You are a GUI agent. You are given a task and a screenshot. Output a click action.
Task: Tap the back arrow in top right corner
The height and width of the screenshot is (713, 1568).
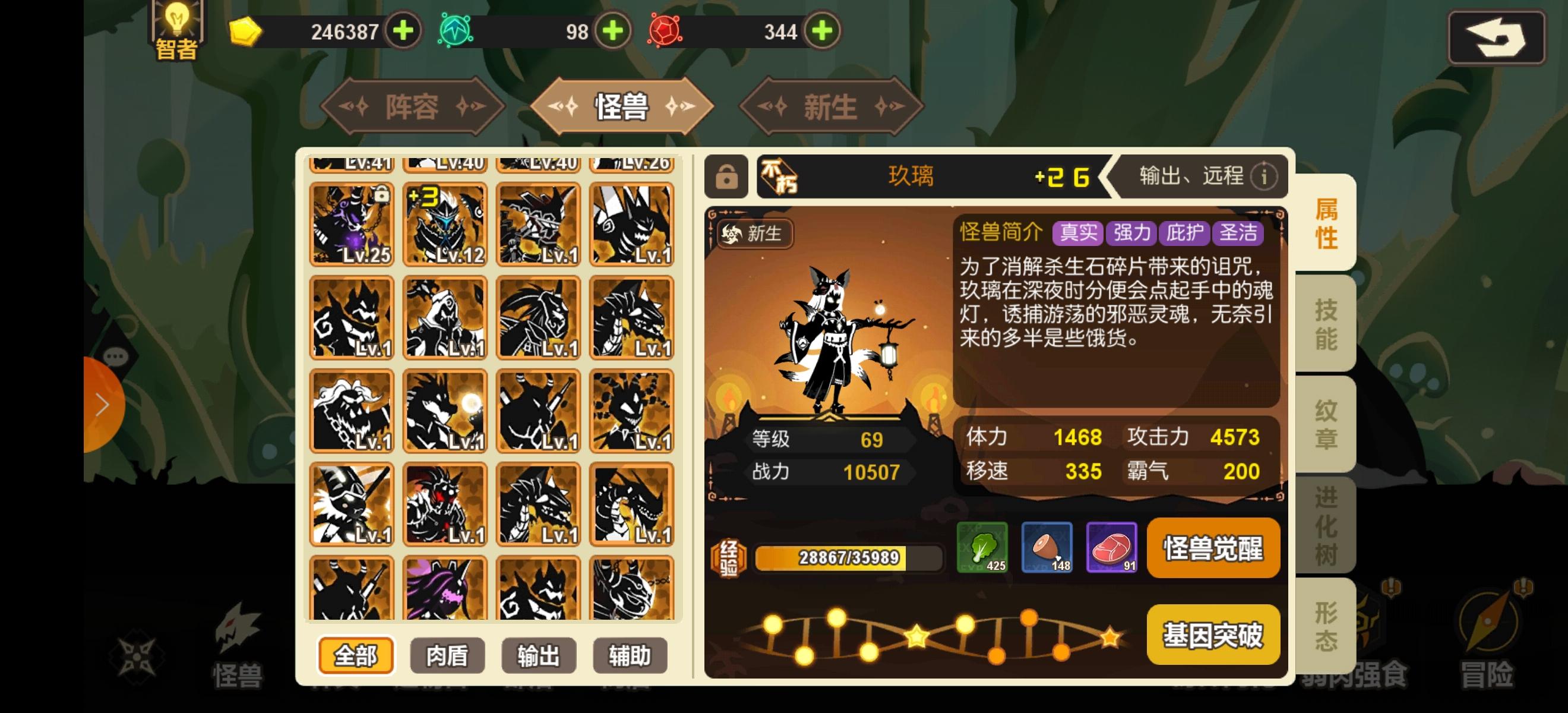coord(1496,36)
